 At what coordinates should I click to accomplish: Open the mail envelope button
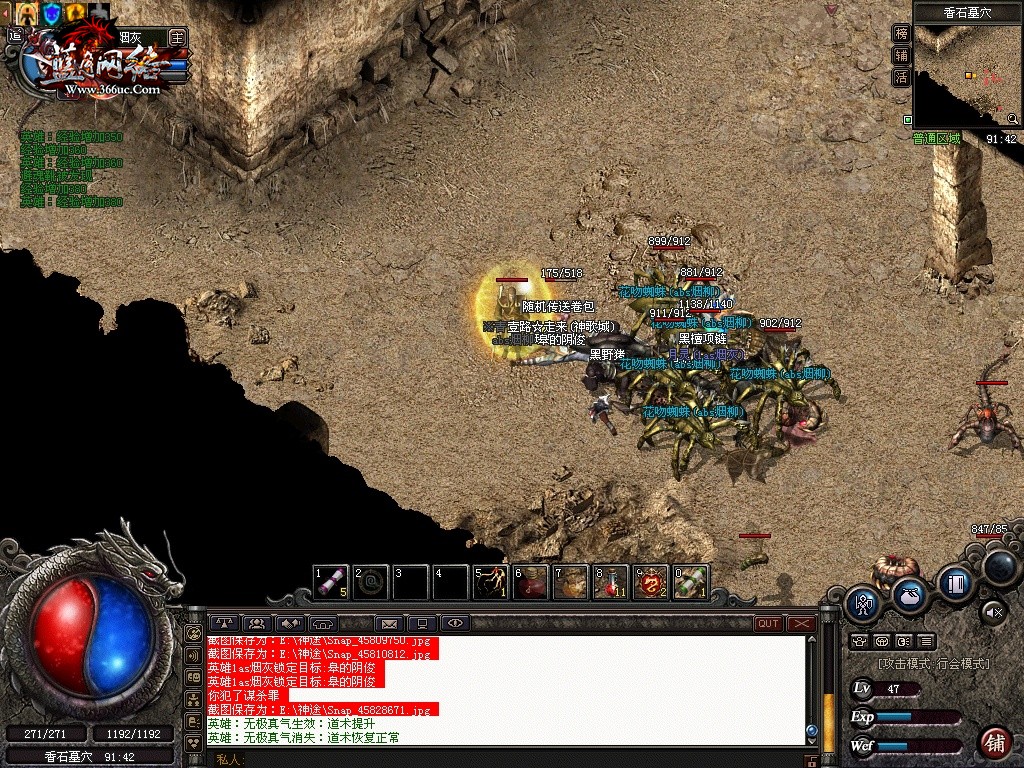tap(389, 623)
